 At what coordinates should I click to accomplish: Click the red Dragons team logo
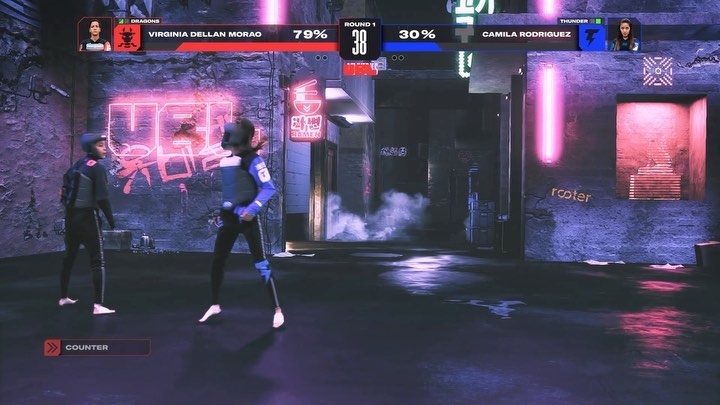pyautogui.click(x=128, y=37)
